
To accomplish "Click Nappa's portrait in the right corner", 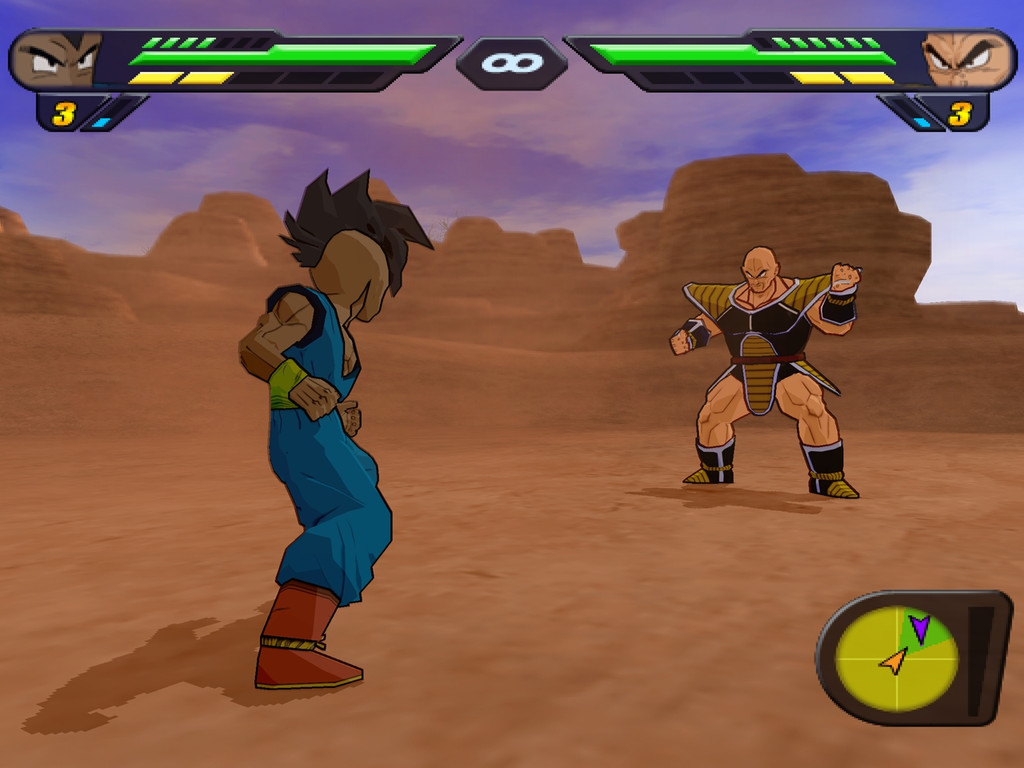I will point(964,60).
